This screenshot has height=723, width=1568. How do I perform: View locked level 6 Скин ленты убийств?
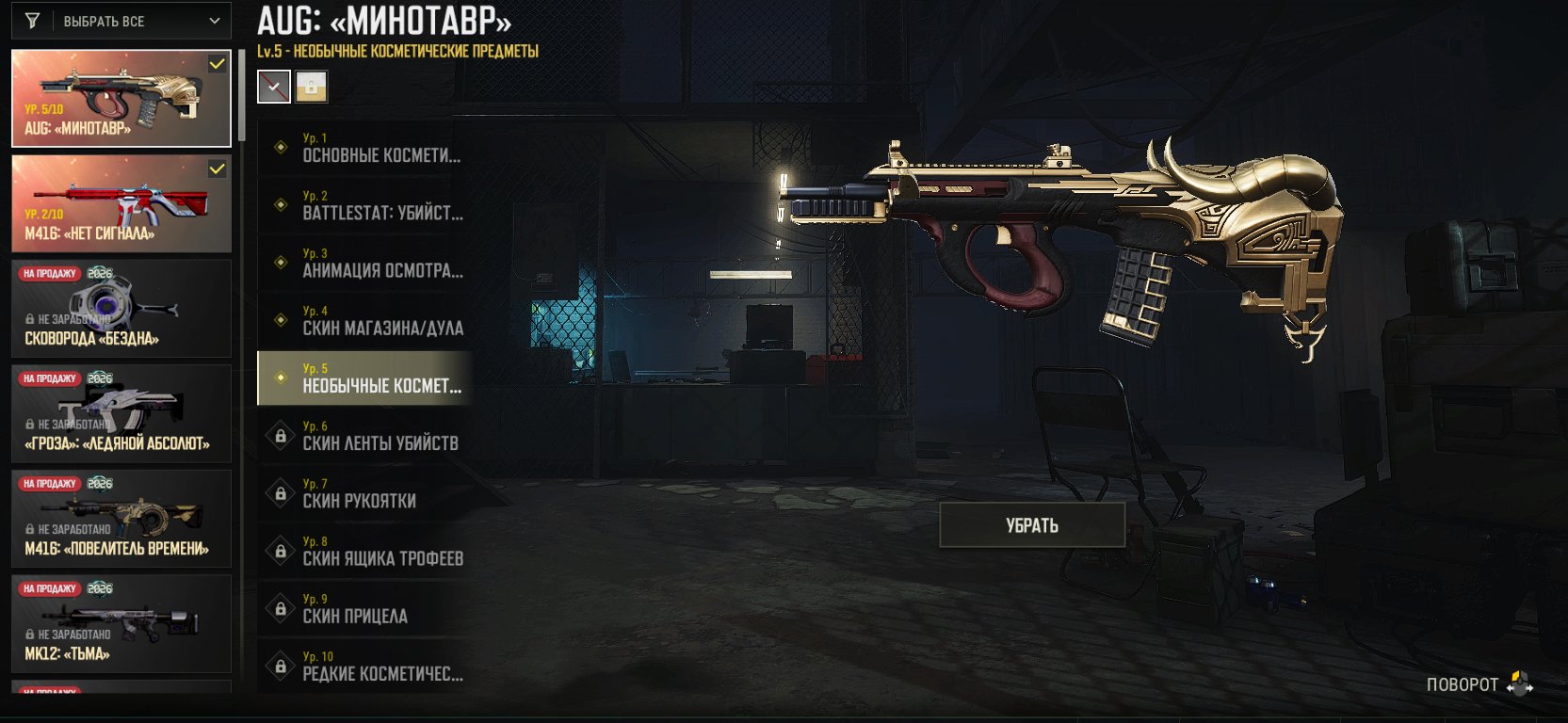pyautogui.click(x=365, y=436)
